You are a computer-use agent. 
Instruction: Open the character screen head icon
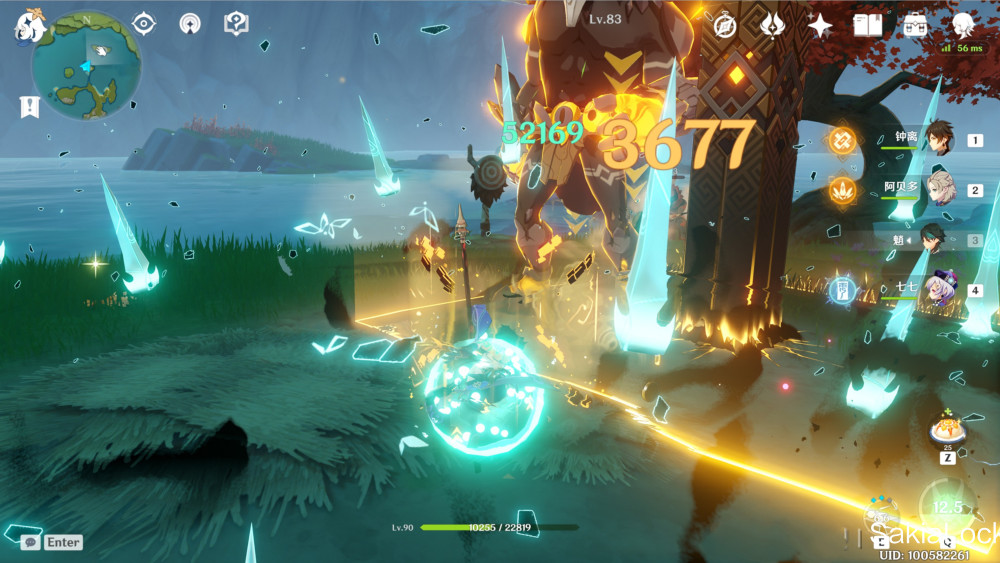click(x=963, y=26)
